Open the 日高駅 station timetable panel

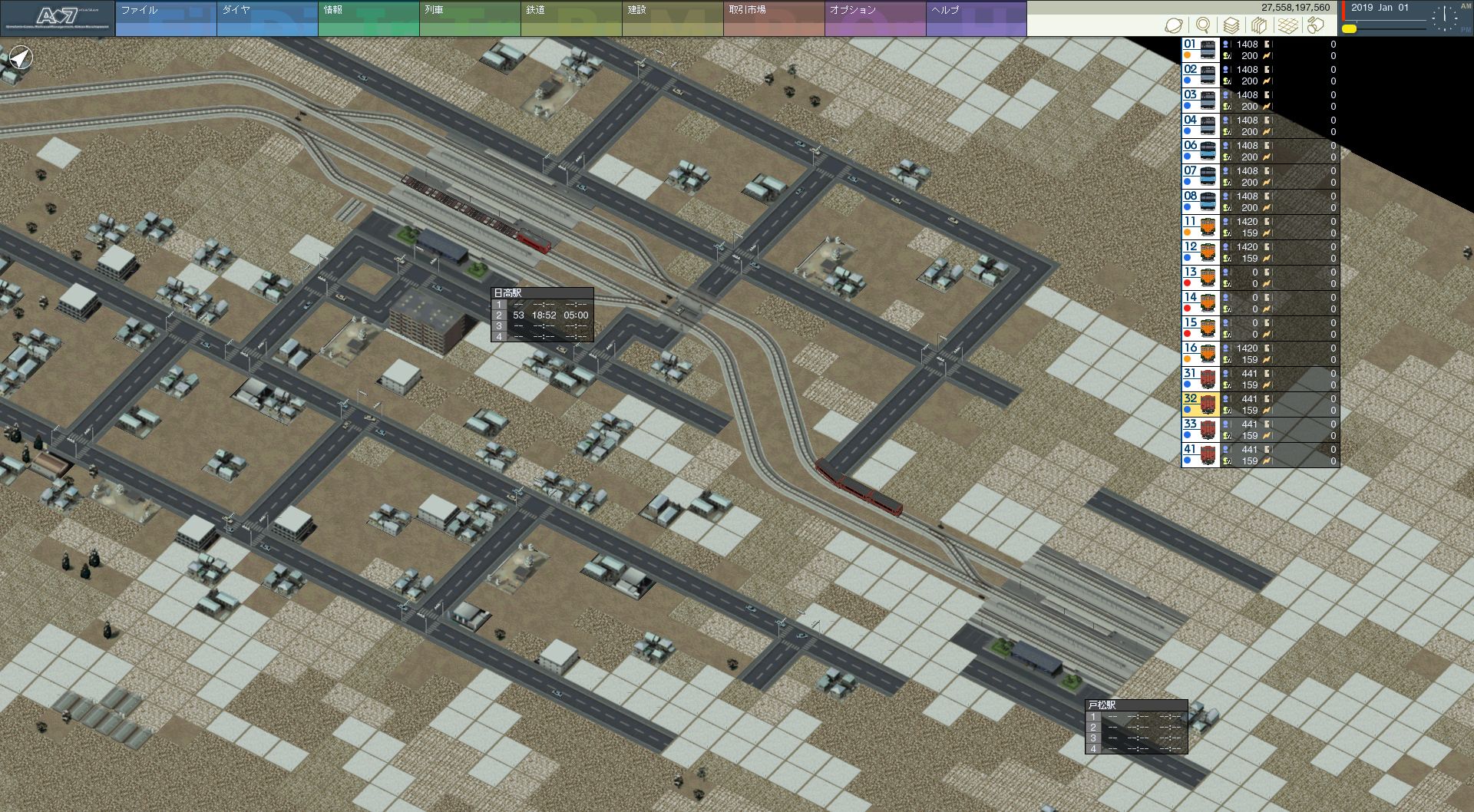(x=541, y=315)
